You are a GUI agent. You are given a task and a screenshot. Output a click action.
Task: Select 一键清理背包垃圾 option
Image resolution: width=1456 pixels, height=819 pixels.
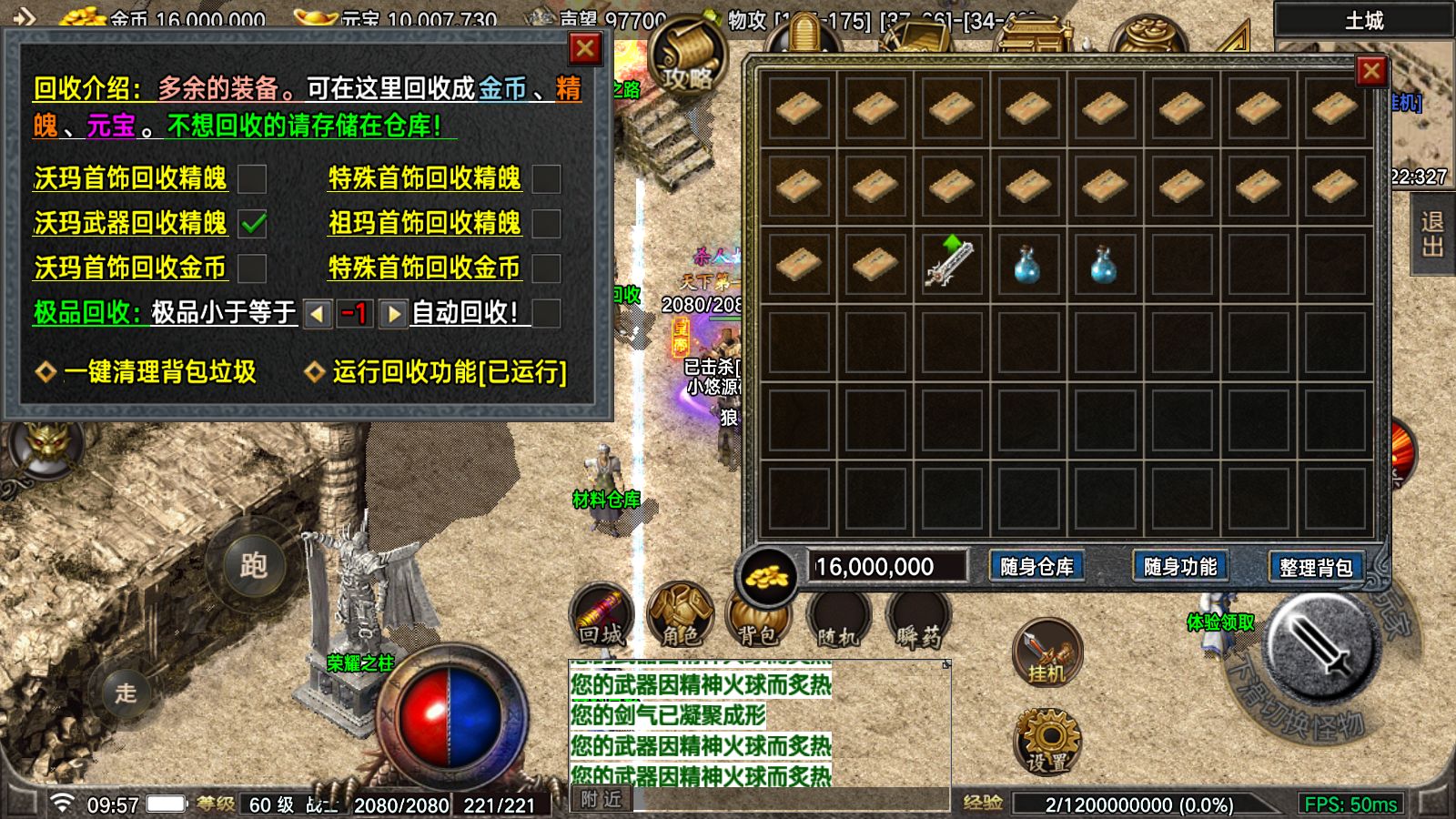click(146, 372)
